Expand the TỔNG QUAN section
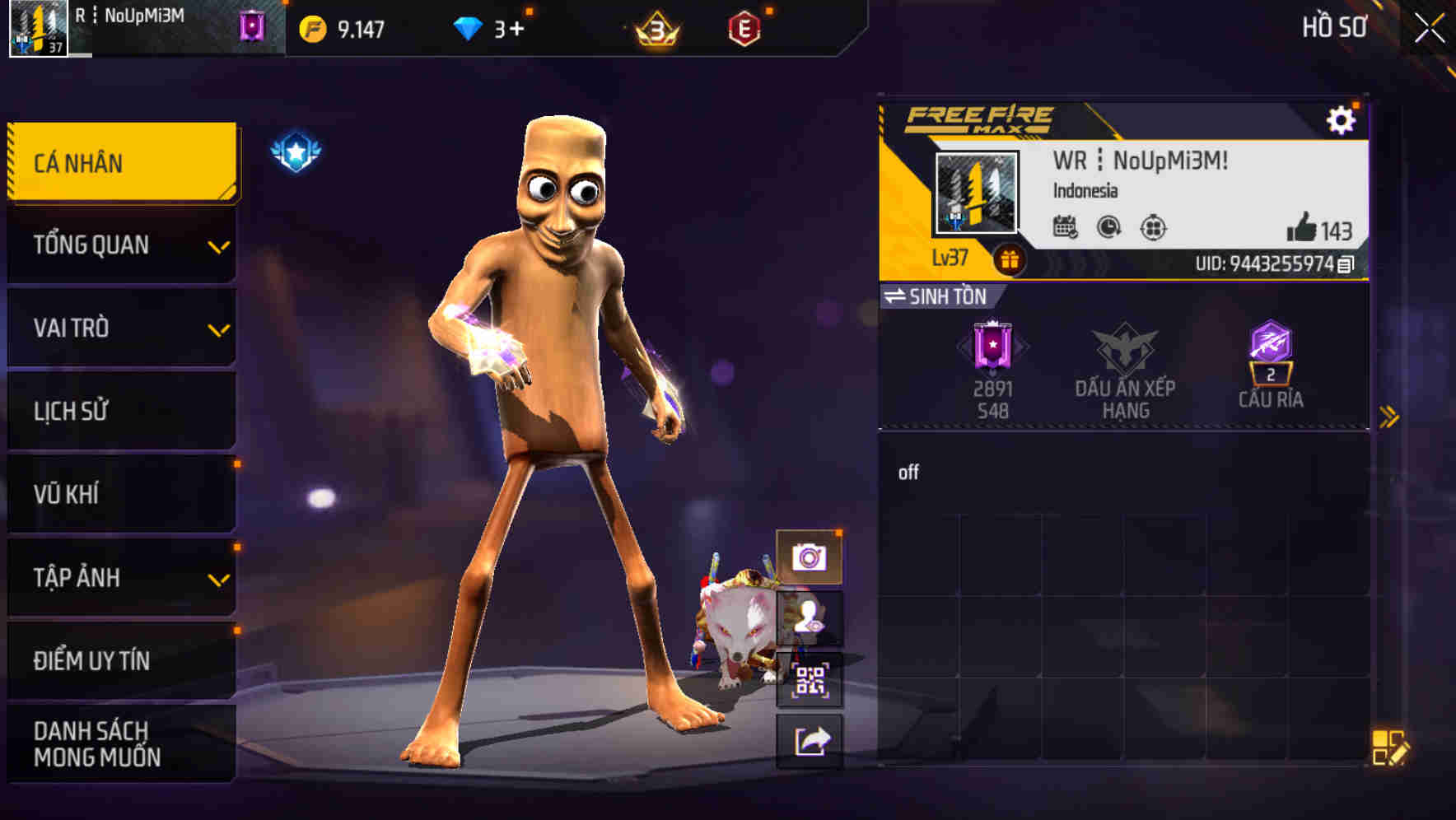The height and width of the screenshot is (820, 1456). 120,245
